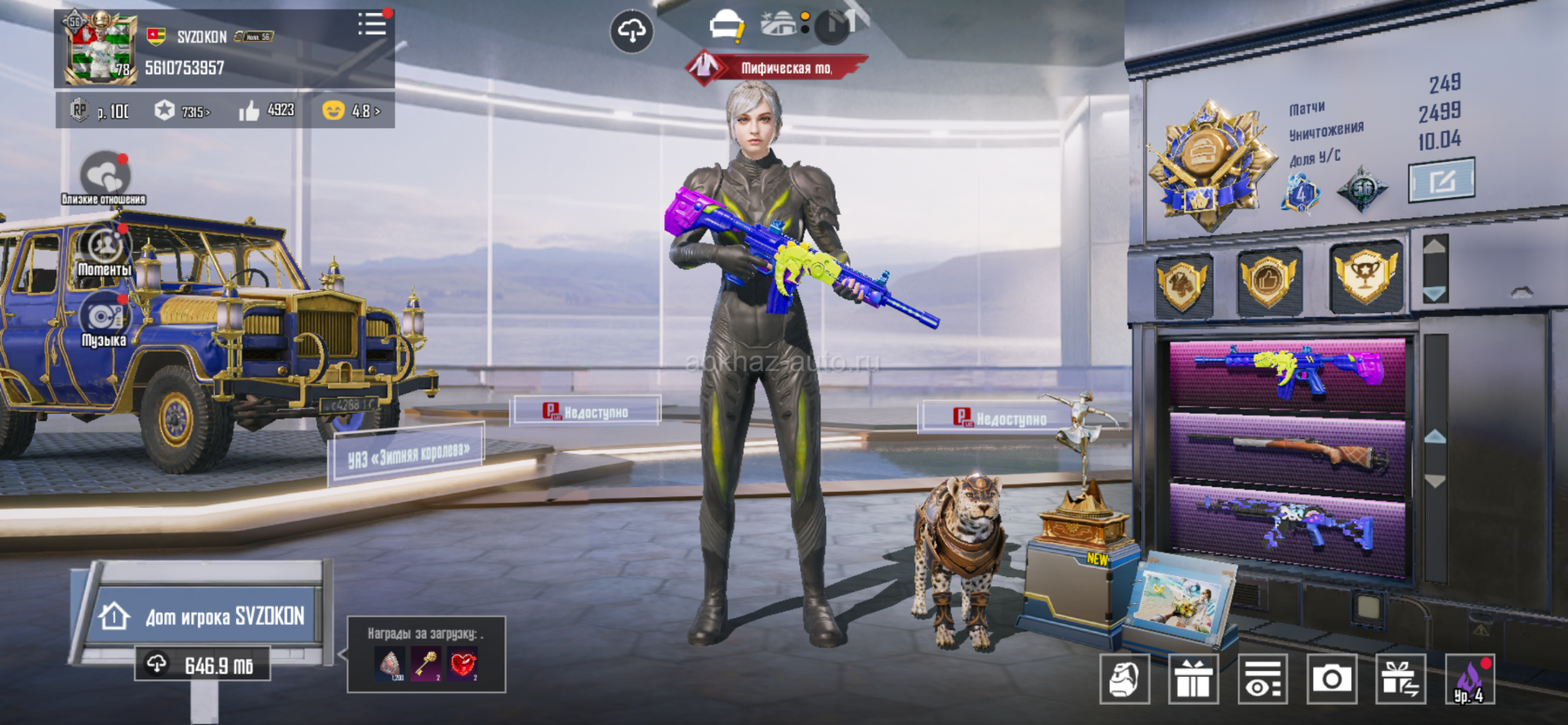Open the camera screenshot button
1568x725 pixels.
(x=1332, y=678)
